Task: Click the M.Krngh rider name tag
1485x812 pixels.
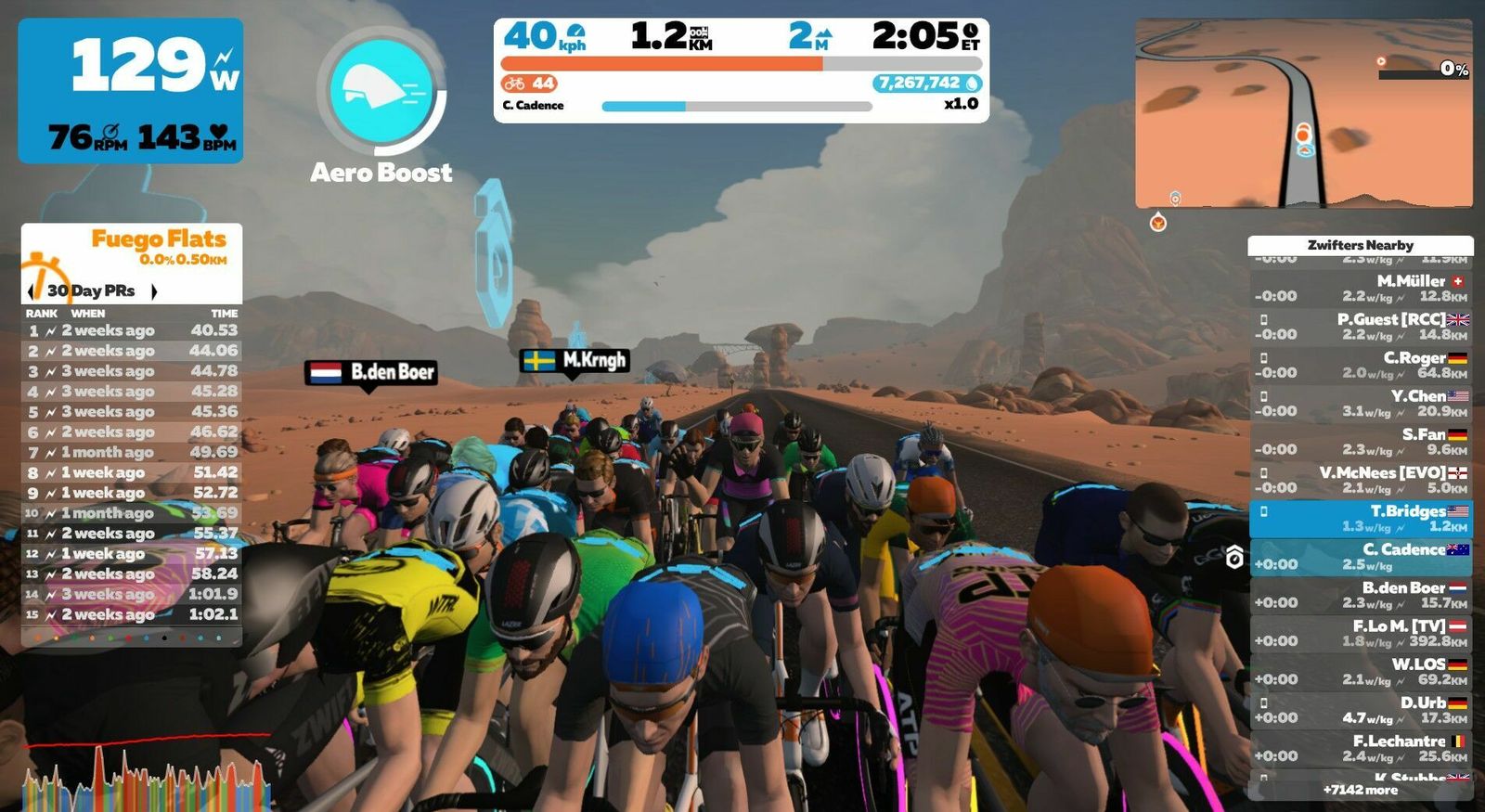Action: [x=575, y=360]
